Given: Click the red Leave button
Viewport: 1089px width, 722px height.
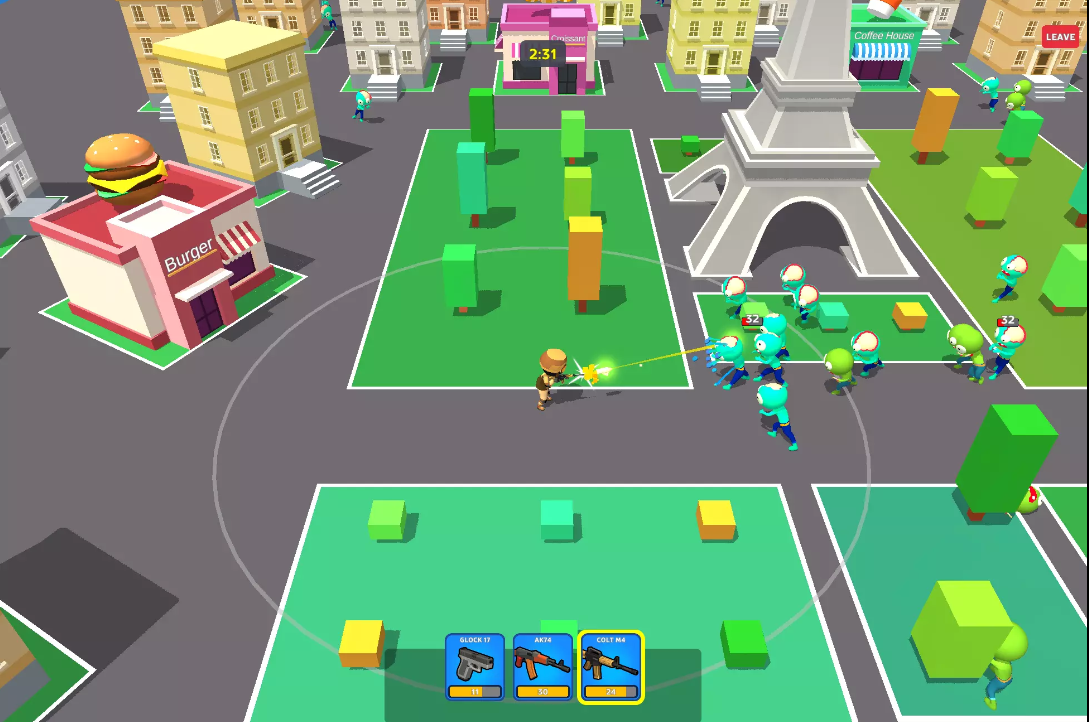Looking at the screenshot, I should [x=1060, y=37].
